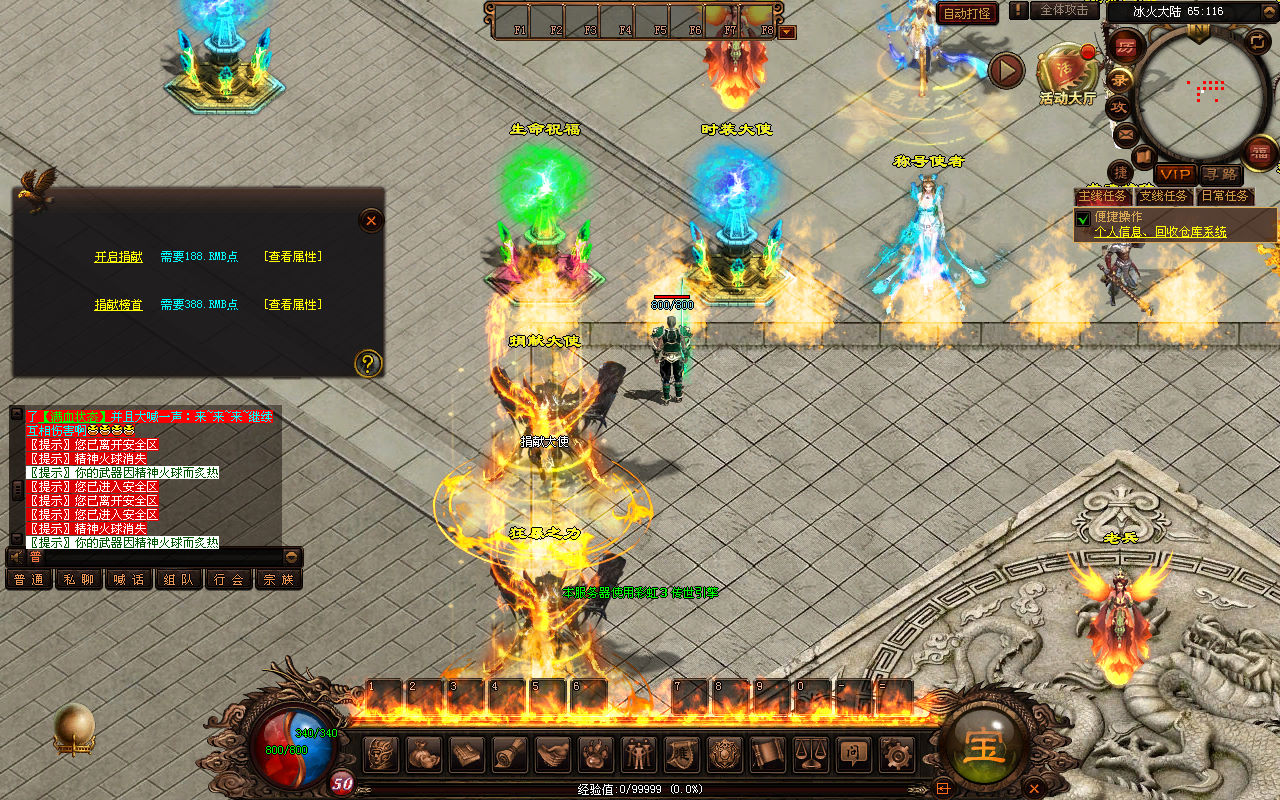The image size is (1280, 800).
Task: Activate 寻路 pathfinding button
Action: click(1219, 174)
